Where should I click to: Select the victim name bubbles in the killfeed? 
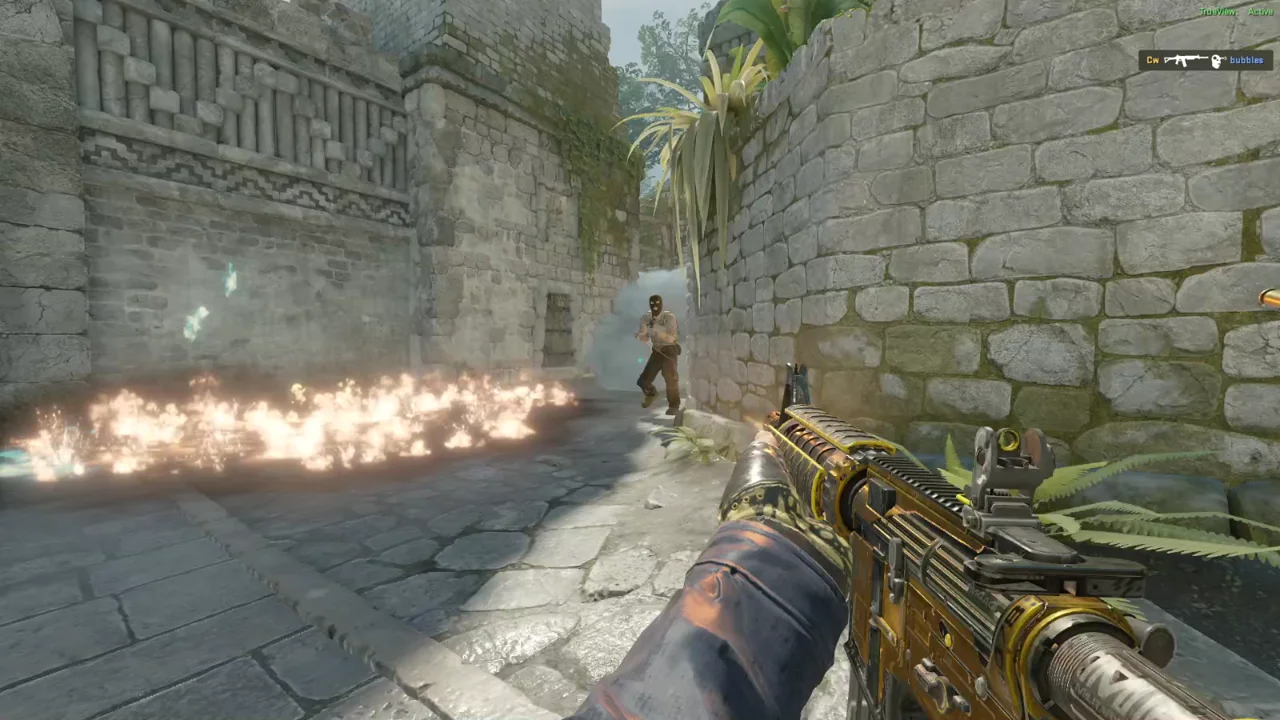(x=1247, y=60)
